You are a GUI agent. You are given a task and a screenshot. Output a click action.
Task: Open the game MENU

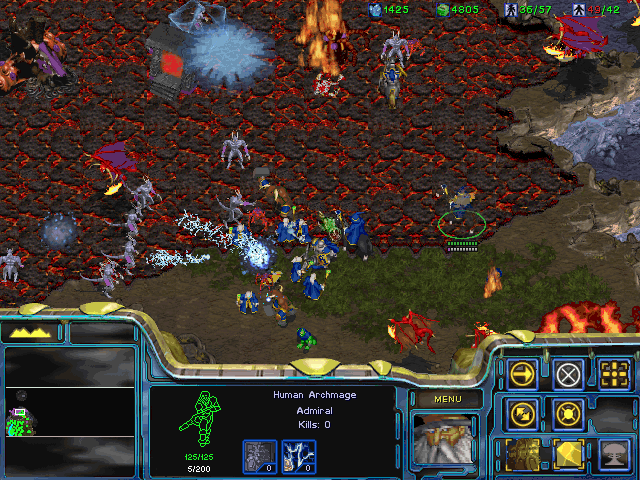point(445,399)
